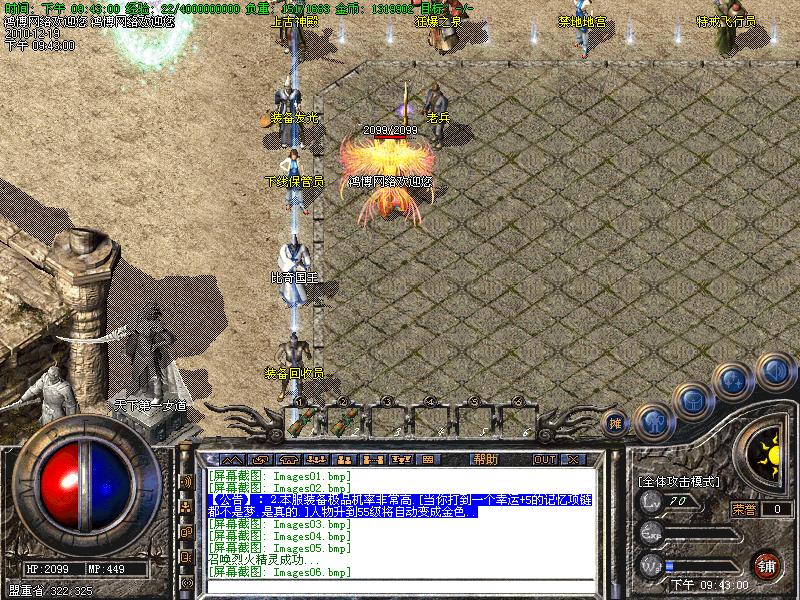
Task: Toggle the top sound-wave chat filter icon
Action: tap(186, 482)
